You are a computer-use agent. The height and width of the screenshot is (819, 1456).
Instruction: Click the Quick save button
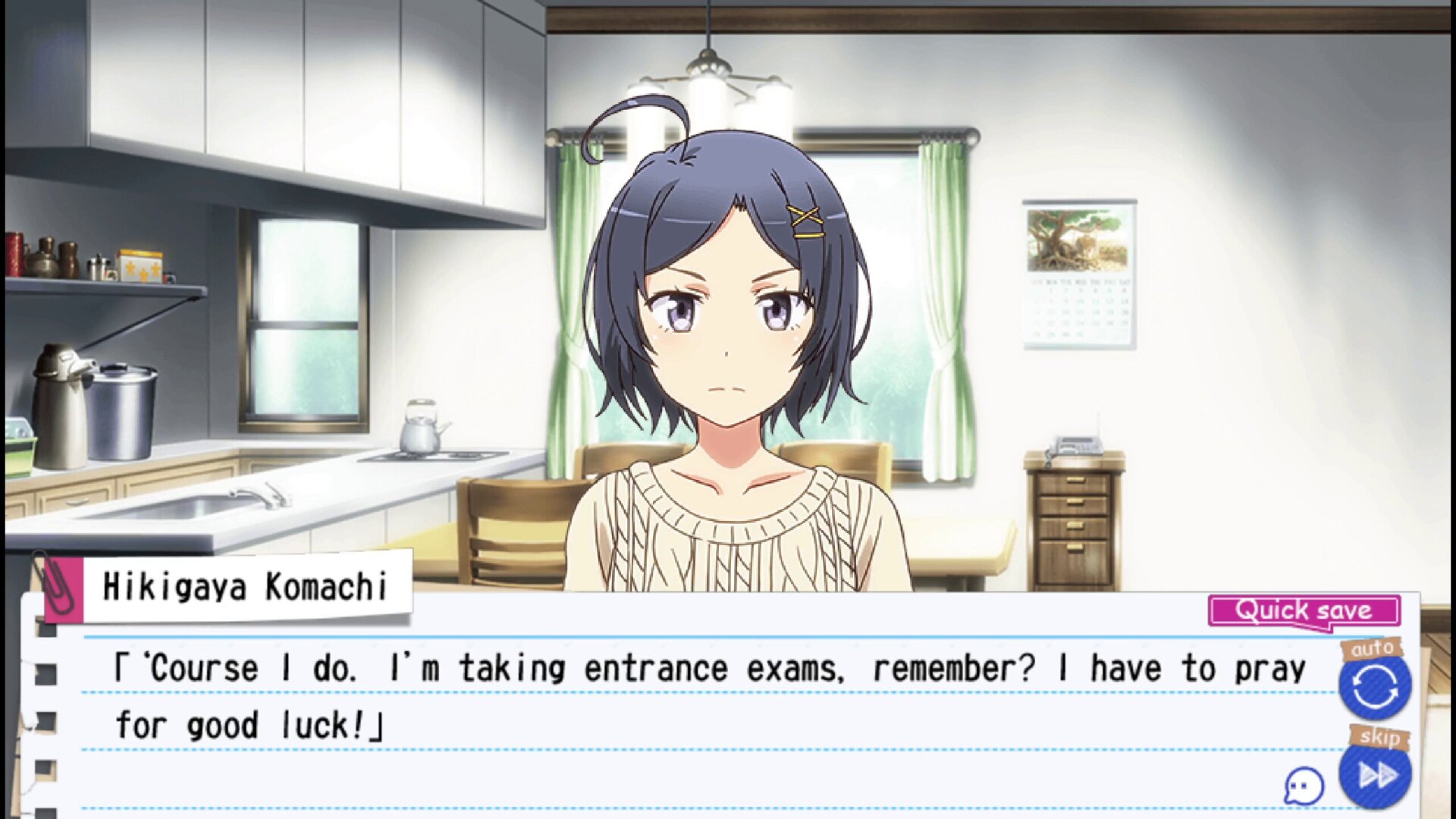tap(1304, 610)
